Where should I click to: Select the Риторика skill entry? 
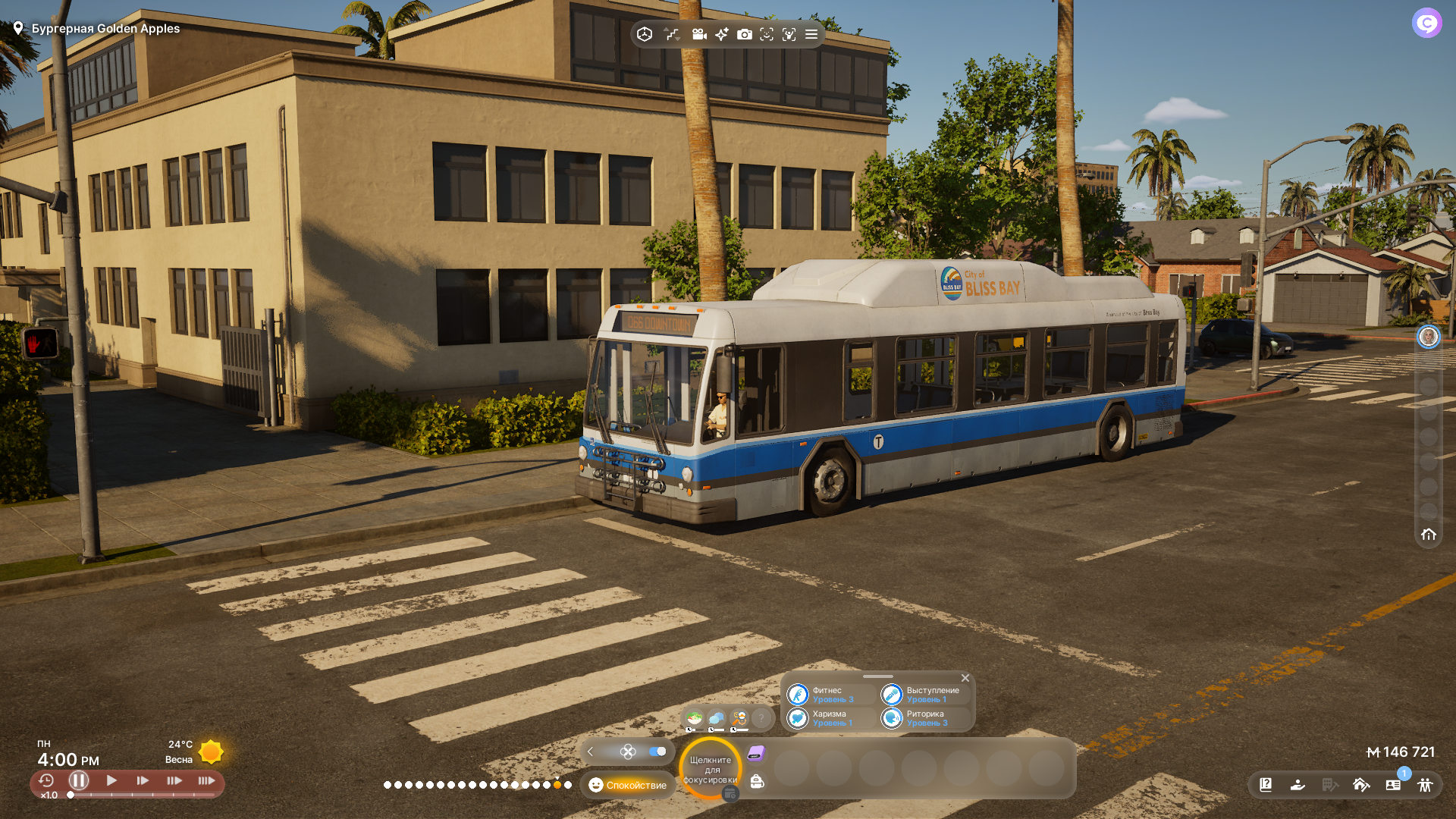(924, 718)
